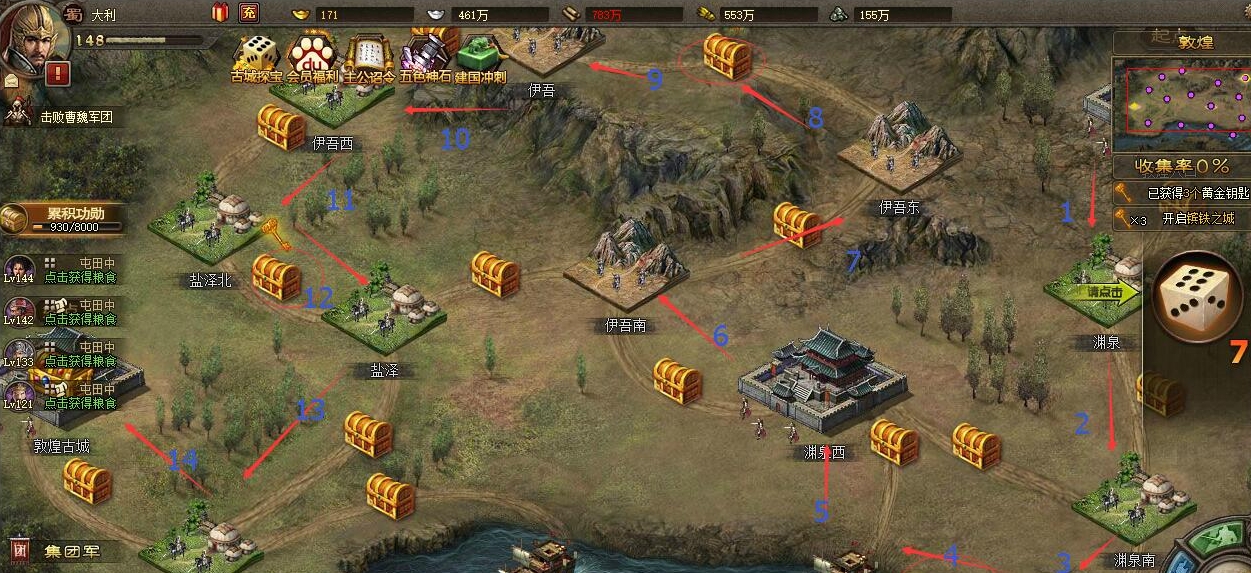This screenshot has height=573, width=1251.
Task: Open the 五色神石 crystal icon
Action: (x=425, y=56)
